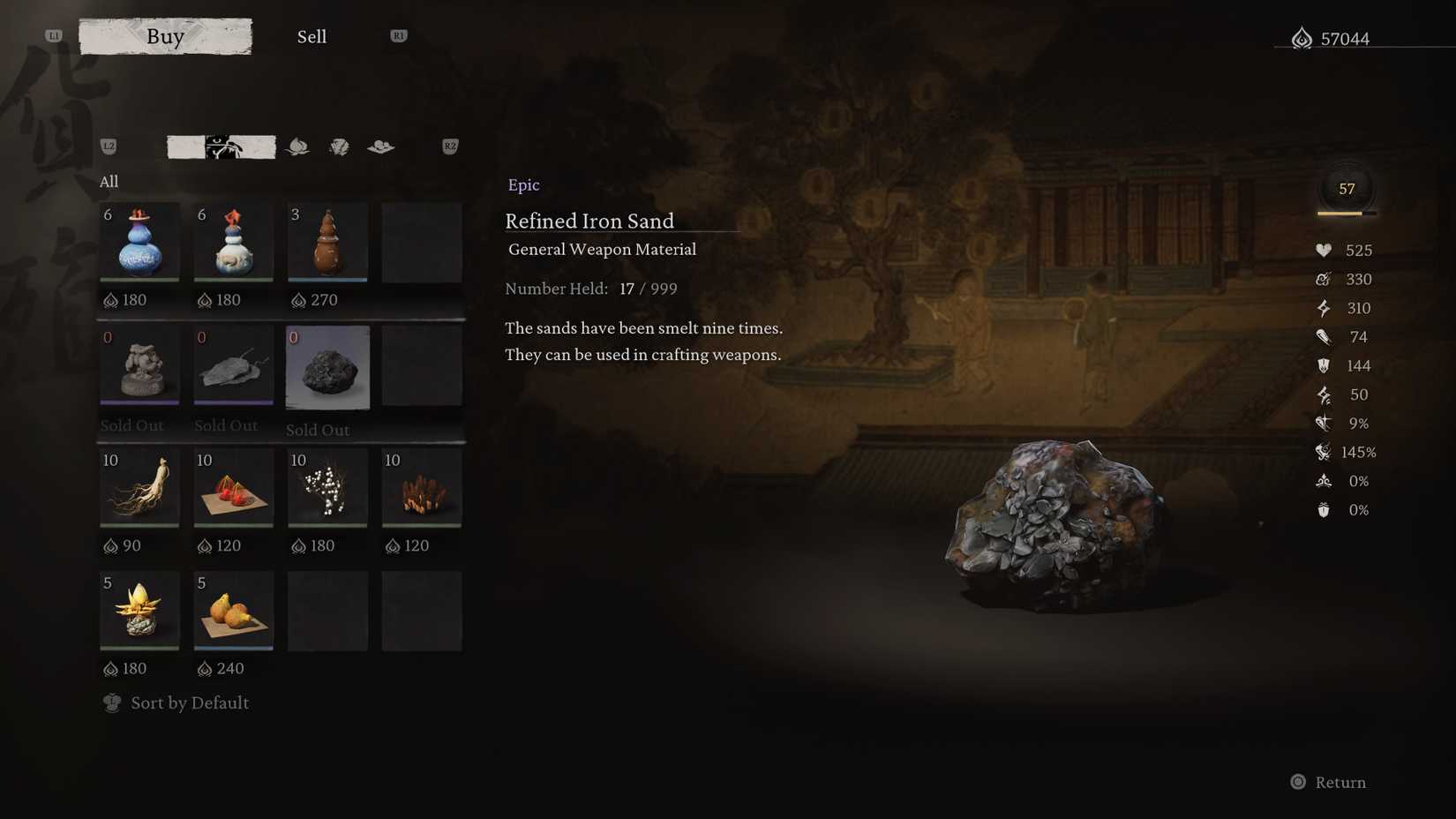
Task: Select the ginseng root item priced 90
Action: click(139, 488)
